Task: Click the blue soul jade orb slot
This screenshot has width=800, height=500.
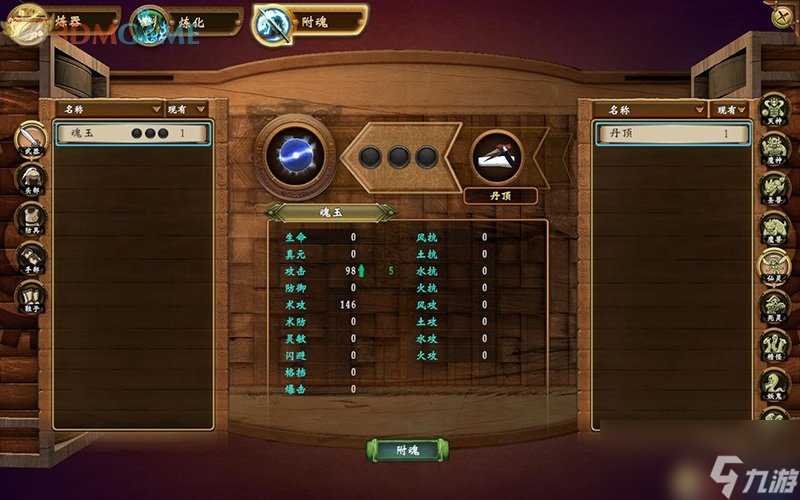Action: click(x=294, y=155)
